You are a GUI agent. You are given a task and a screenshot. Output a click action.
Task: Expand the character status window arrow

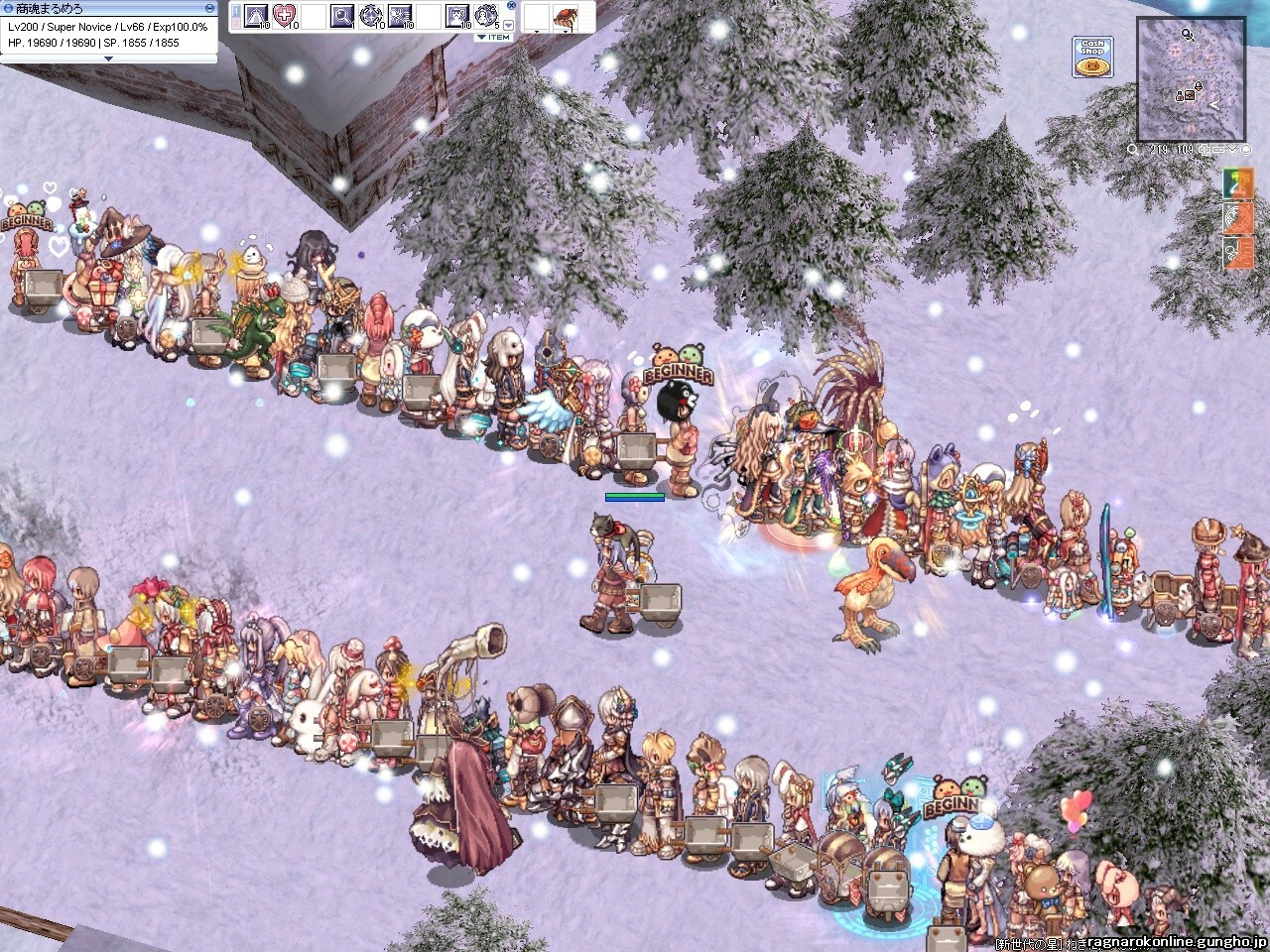tap(109, 59)
